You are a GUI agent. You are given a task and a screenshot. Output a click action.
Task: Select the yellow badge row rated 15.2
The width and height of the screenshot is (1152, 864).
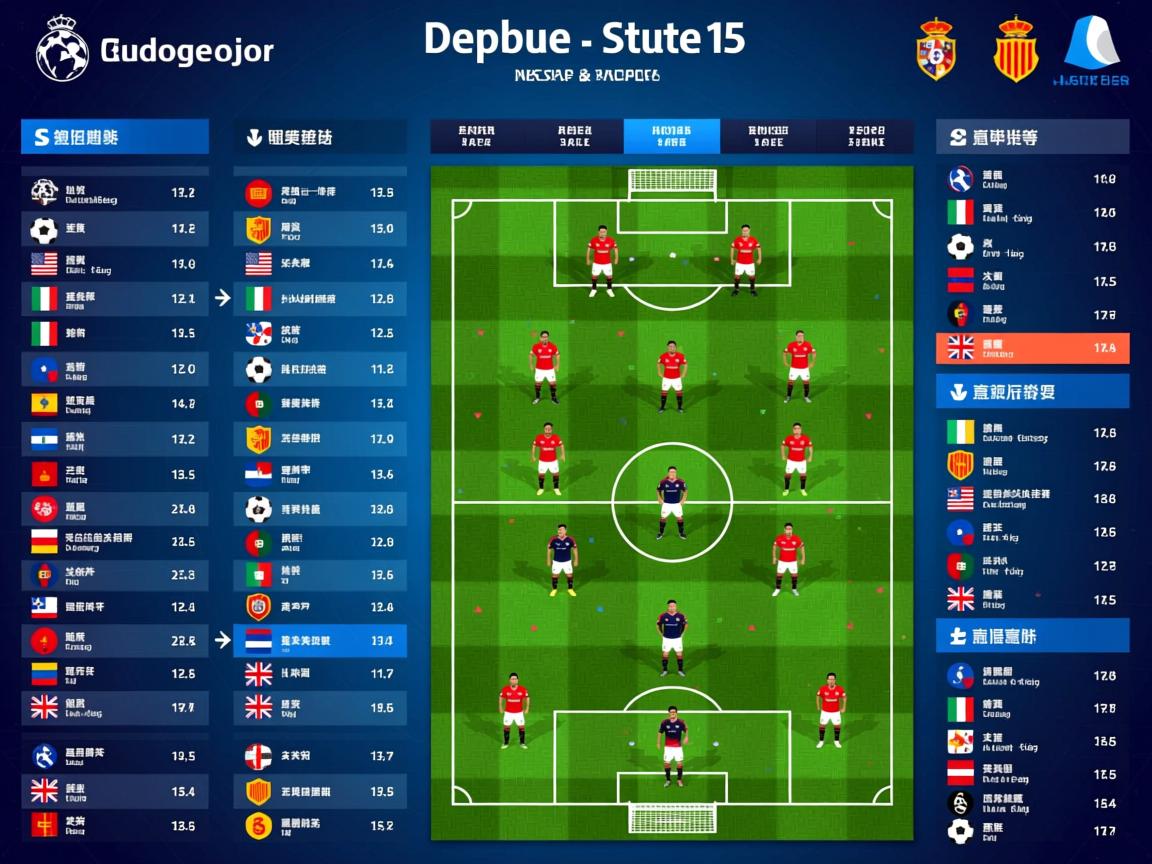320,826
